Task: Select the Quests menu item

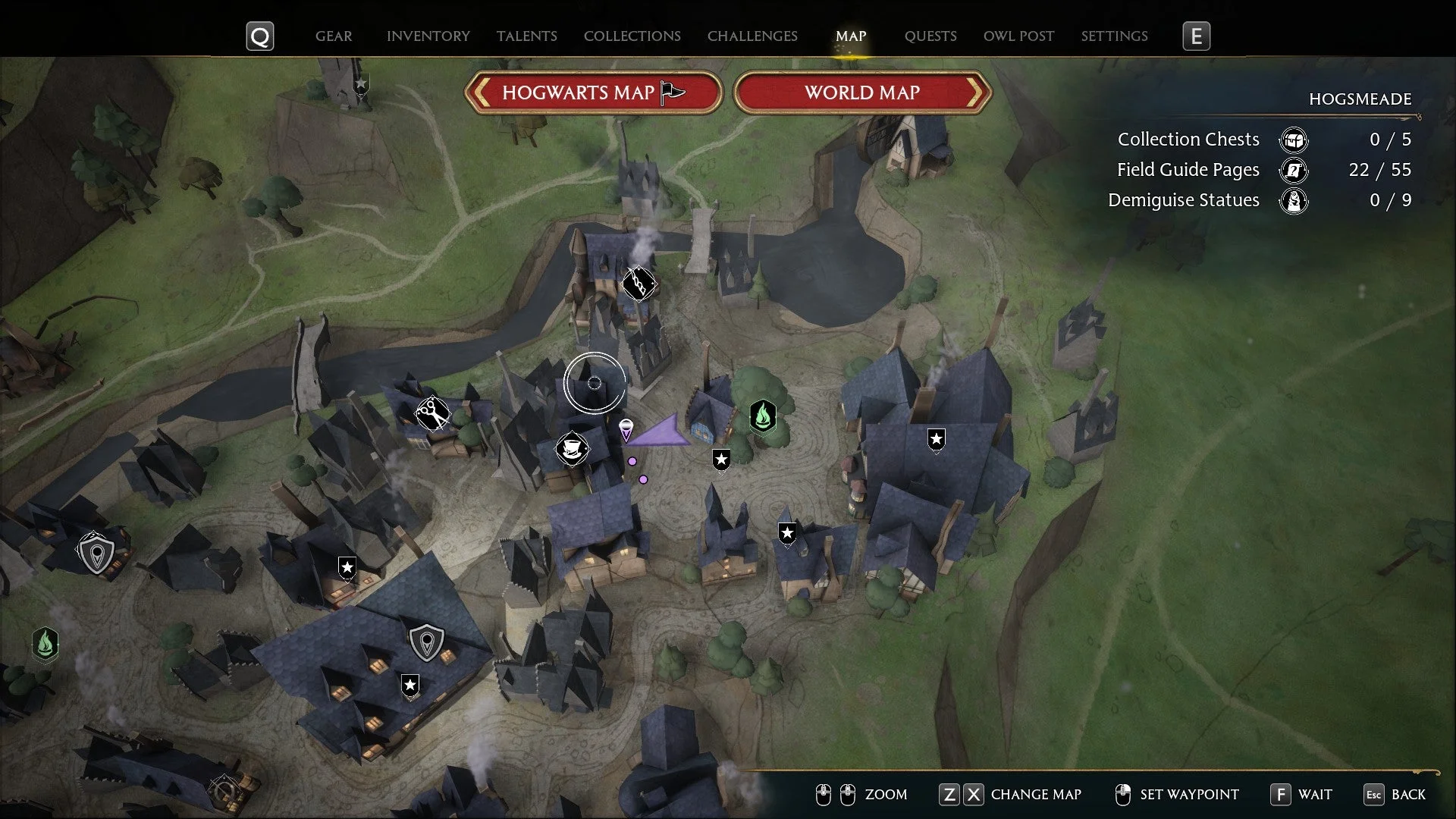Action: tap(930, 36)
